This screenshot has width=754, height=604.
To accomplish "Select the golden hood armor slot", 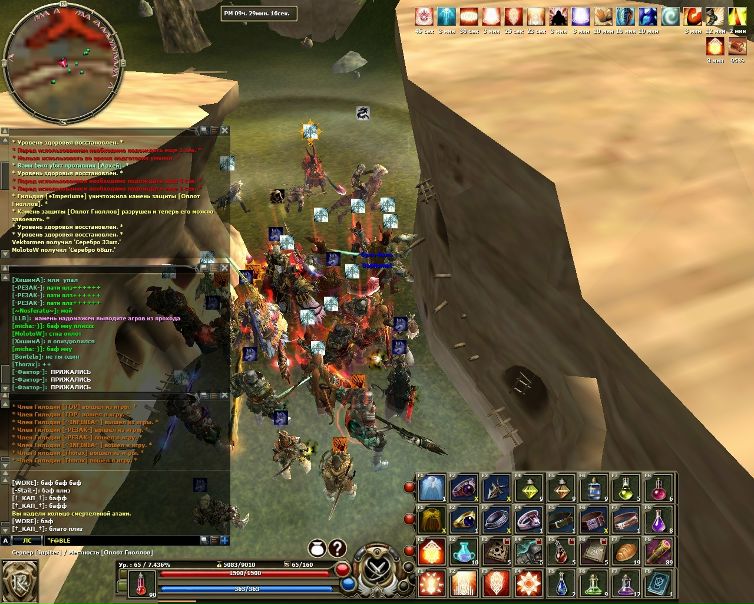I will click(x=433, y=520).
